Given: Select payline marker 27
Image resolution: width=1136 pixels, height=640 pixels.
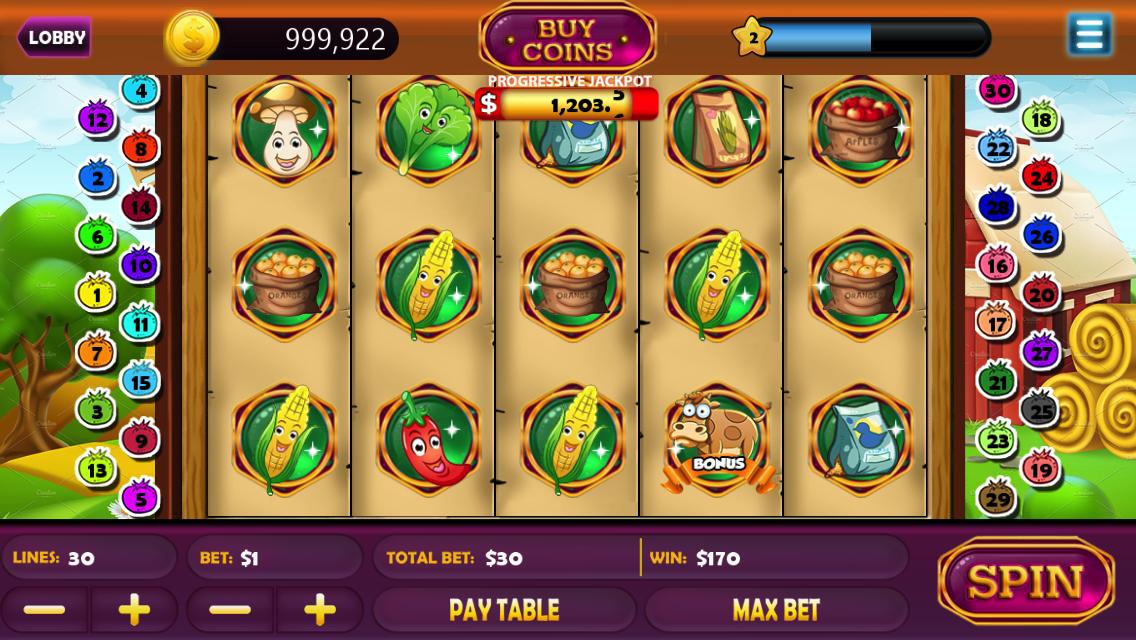Looking at the screenshot, I should pyautogui.click(x=1041, y=353).
